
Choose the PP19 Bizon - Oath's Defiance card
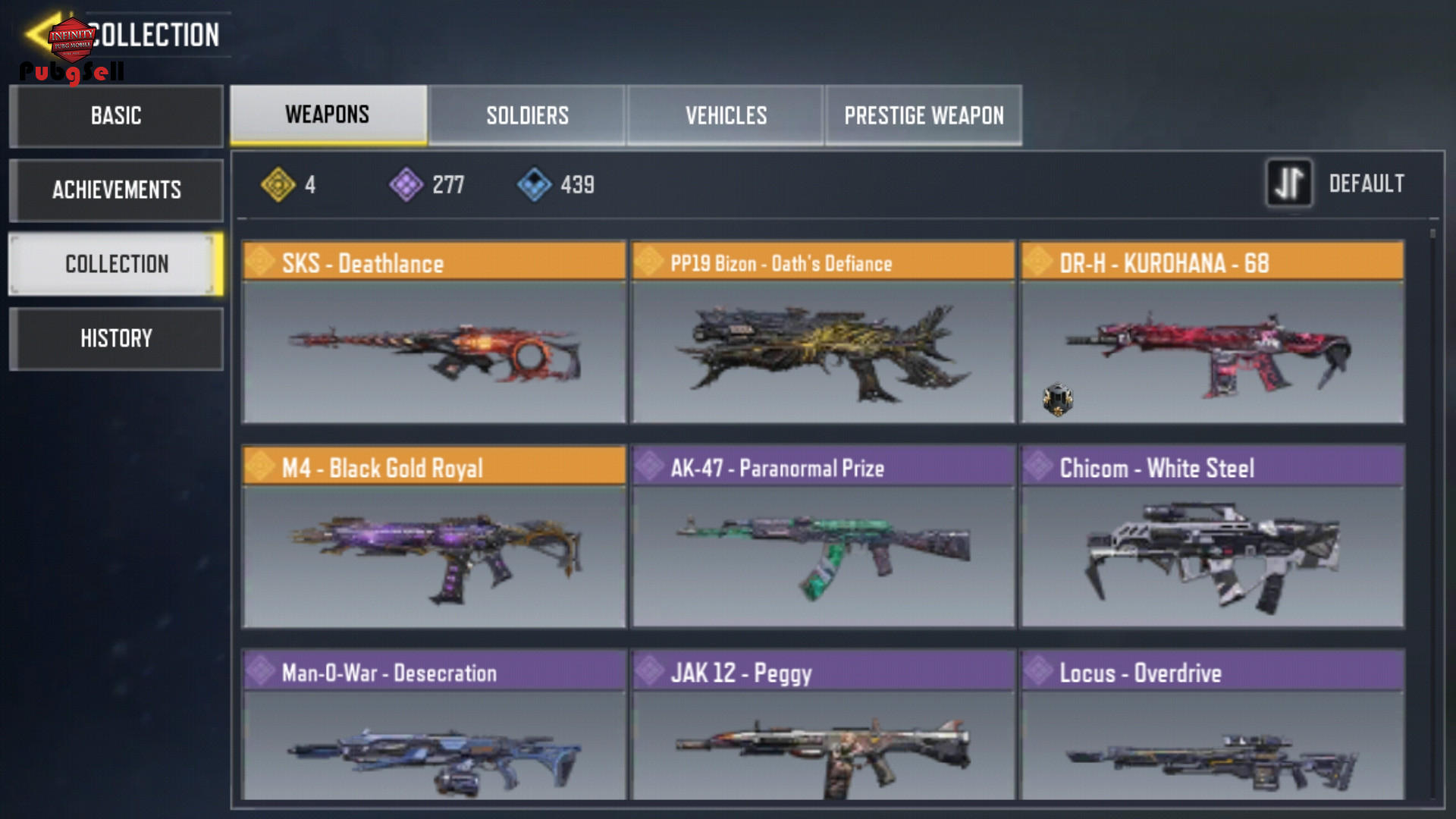(823, 332)
